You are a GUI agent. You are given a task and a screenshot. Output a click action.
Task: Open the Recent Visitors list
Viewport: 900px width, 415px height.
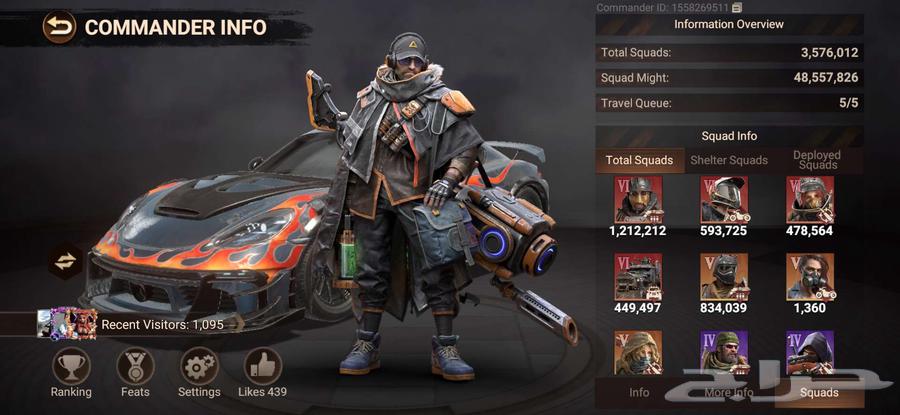130,324
